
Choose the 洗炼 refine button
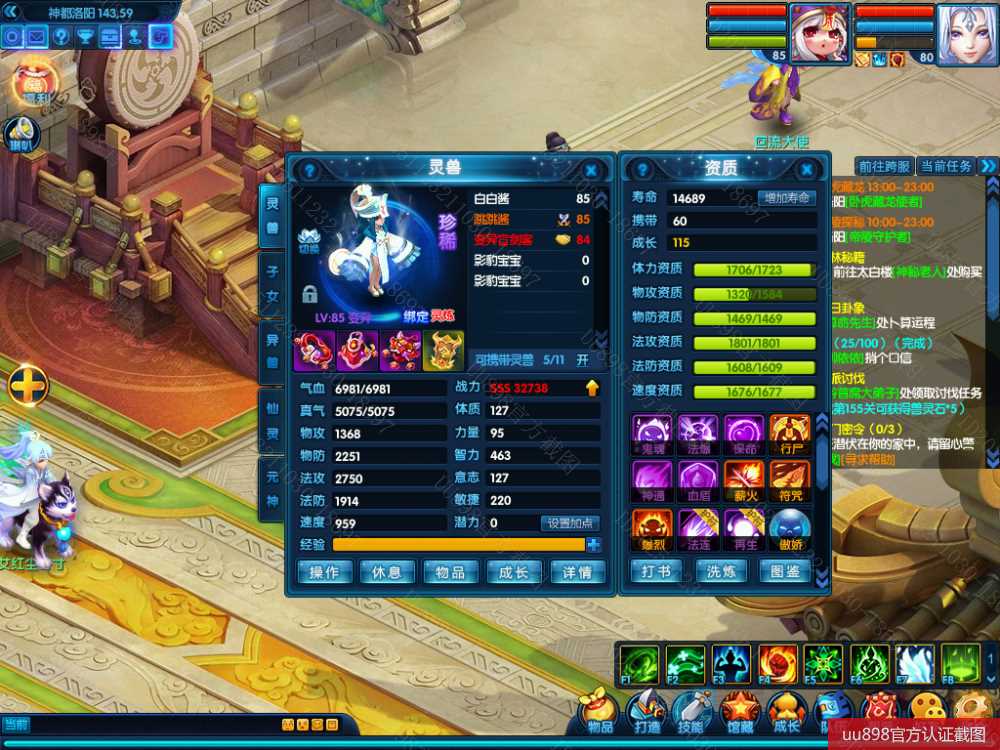pos(721,572)
